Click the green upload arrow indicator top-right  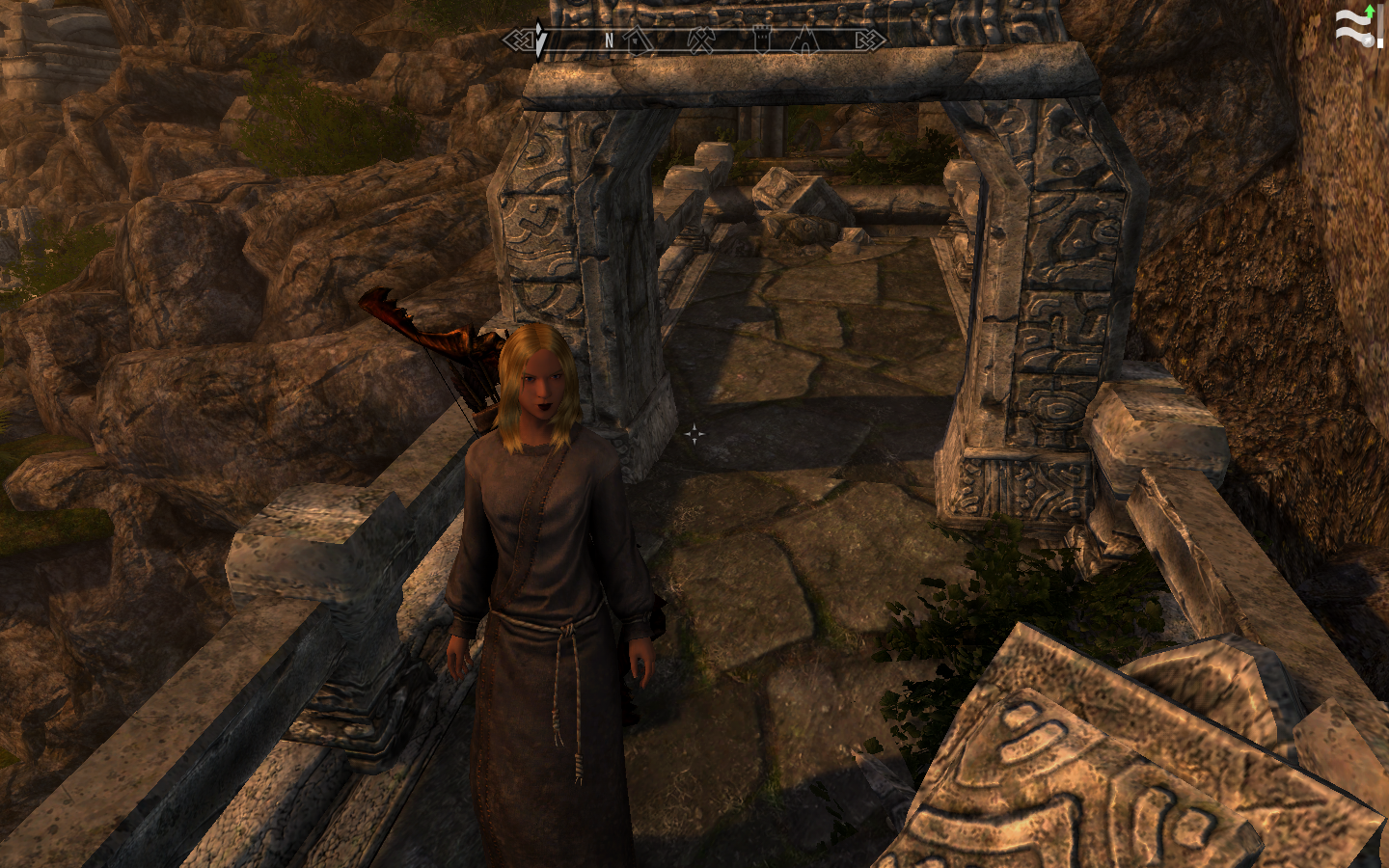pos(1370,12)
